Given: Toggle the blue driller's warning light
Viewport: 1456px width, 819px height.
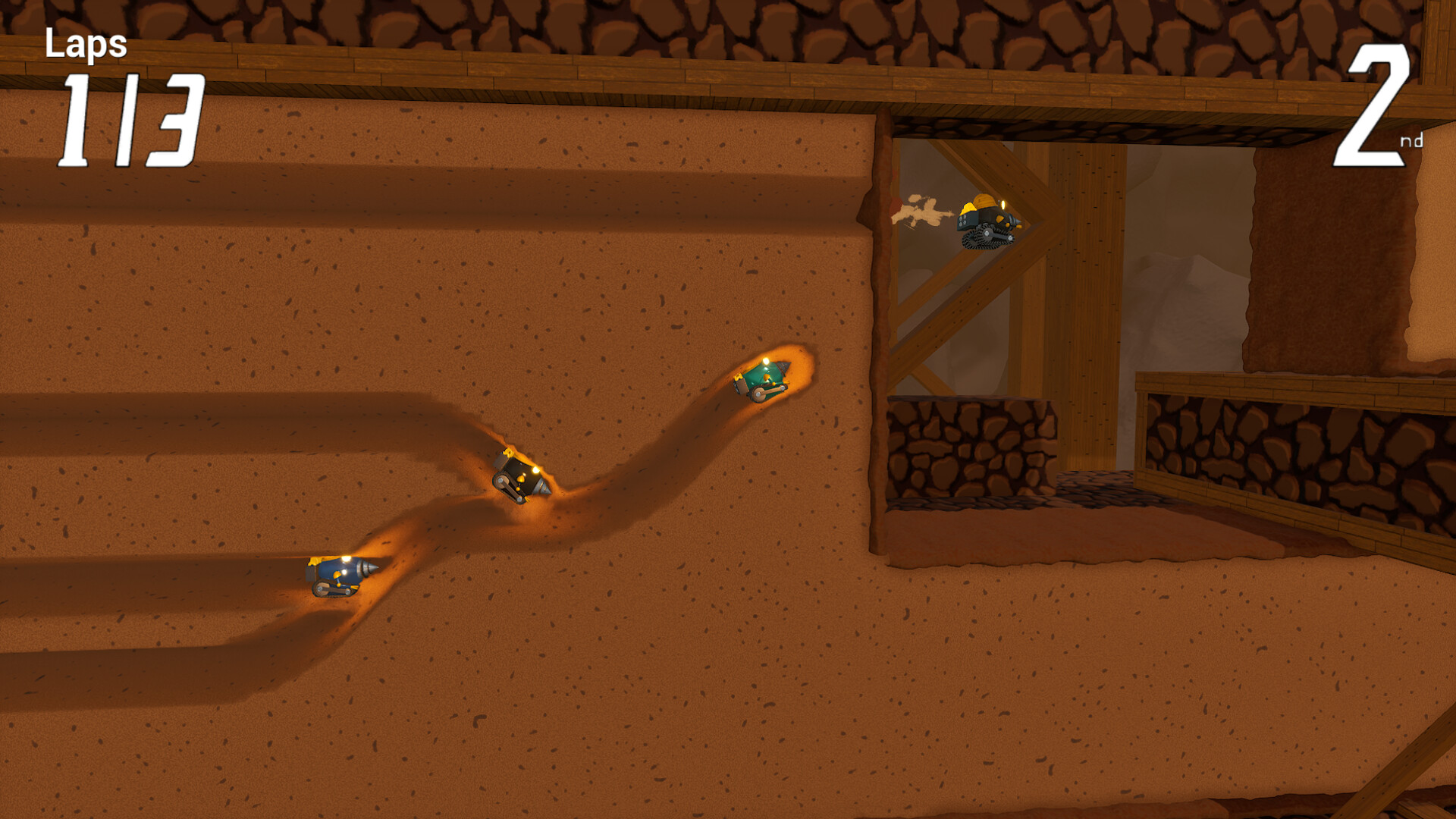Looking at the screenshot, I should click(347, 557).
